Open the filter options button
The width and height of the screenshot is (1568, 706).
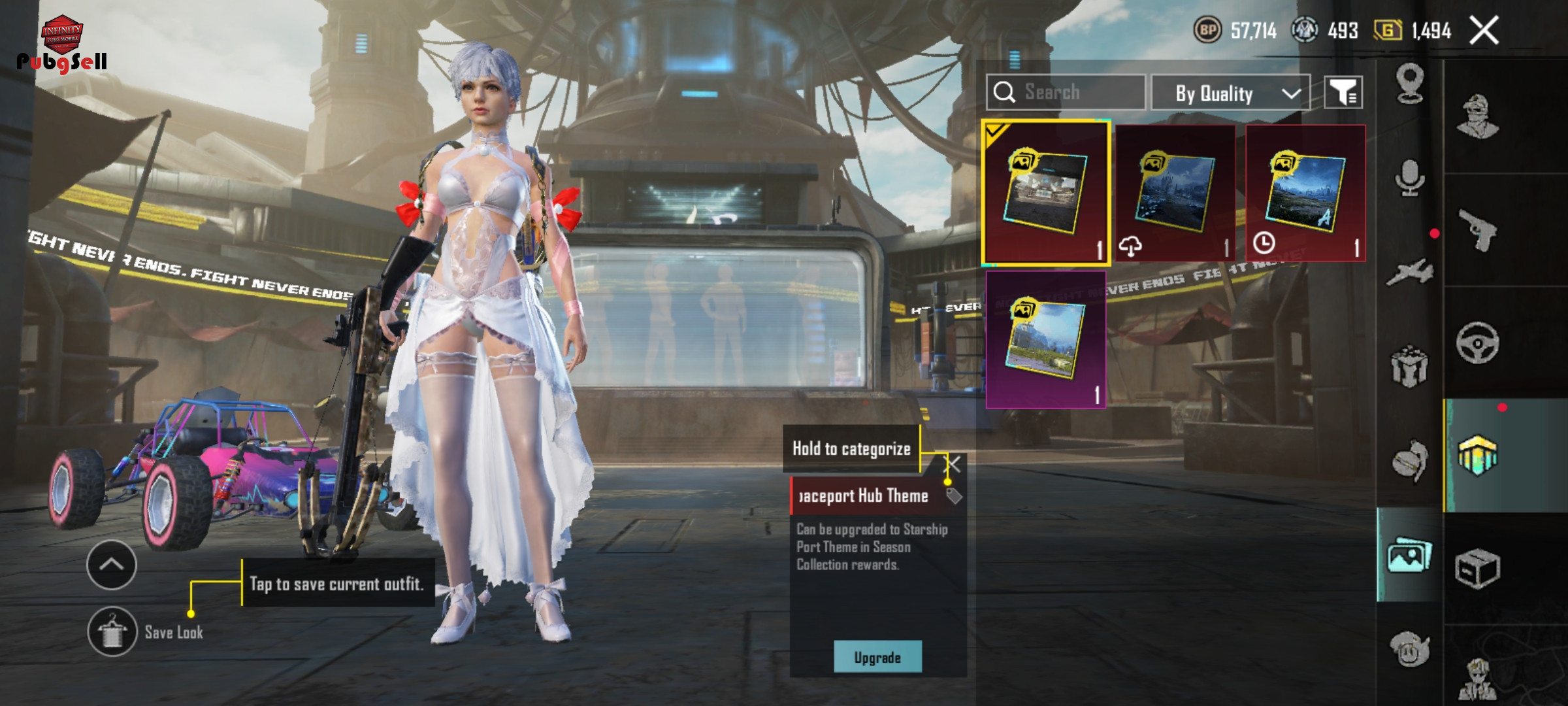tap(1343, 93)
